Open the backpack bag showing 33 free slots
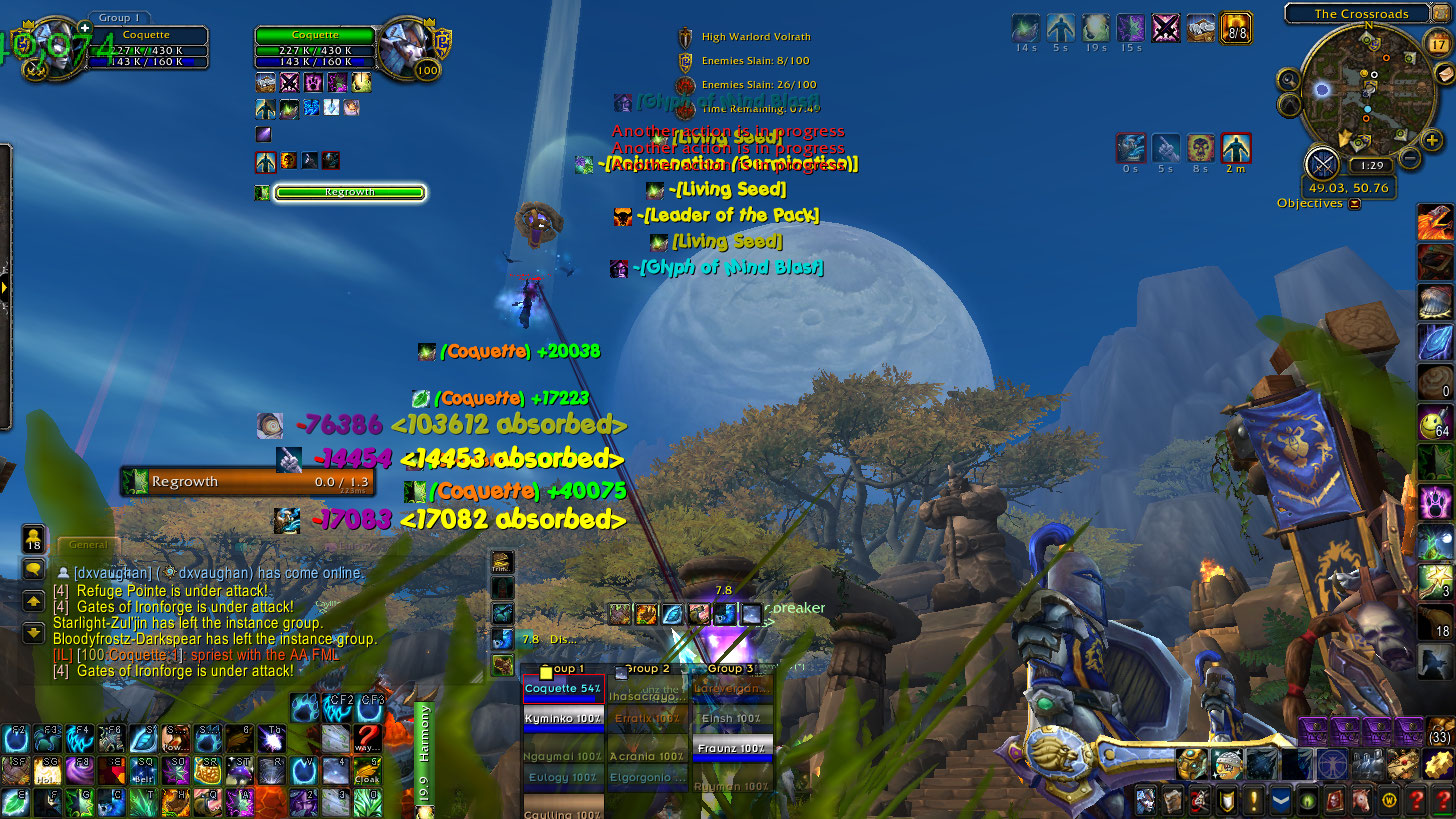Viewport: 1456px width, 819px height. [x=1440, y=731]
